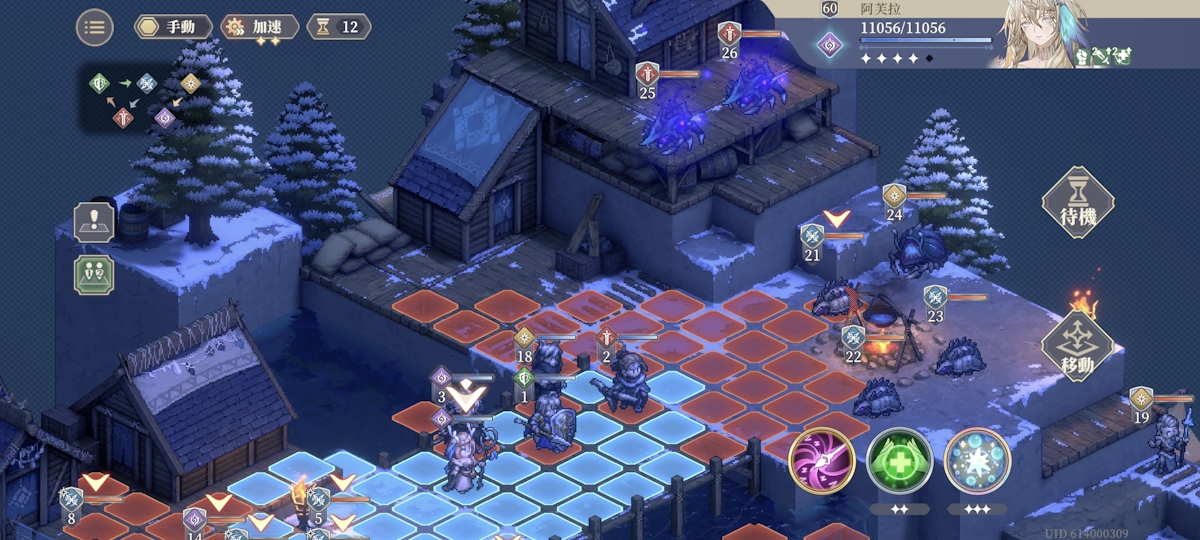The width and height of the screenshot is (1200, 540).
Task: Choose the 待機 standby action
Action: tap(1078, 202)
